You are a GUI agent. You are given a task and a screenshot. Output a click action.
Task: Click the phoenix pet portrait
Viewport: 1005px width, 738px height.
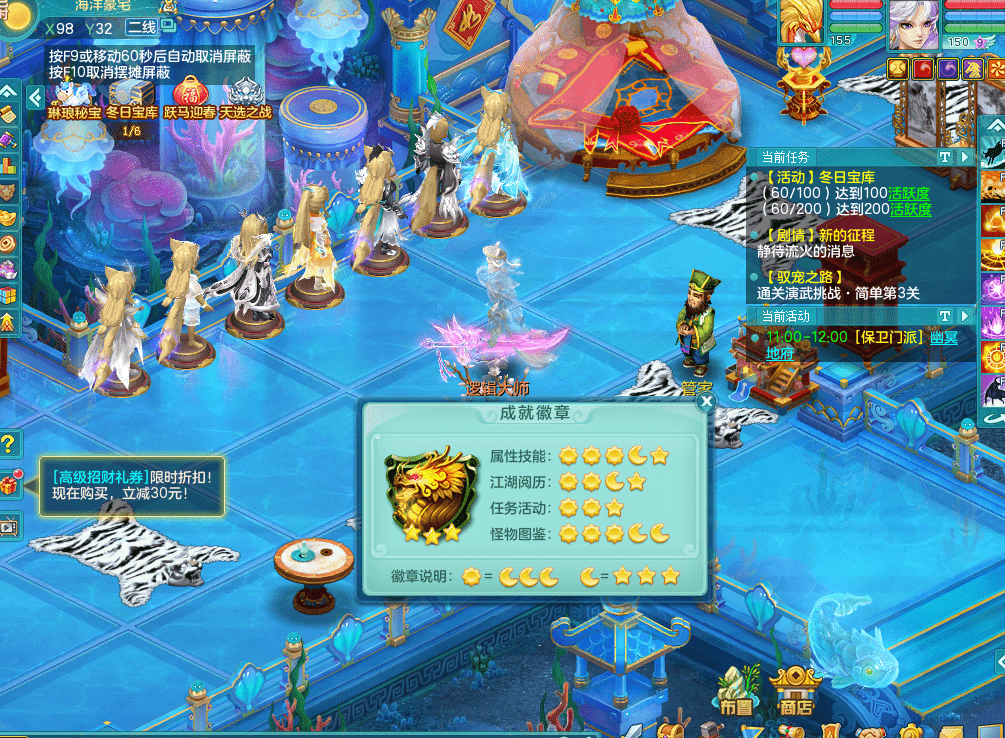click(801, 22)
